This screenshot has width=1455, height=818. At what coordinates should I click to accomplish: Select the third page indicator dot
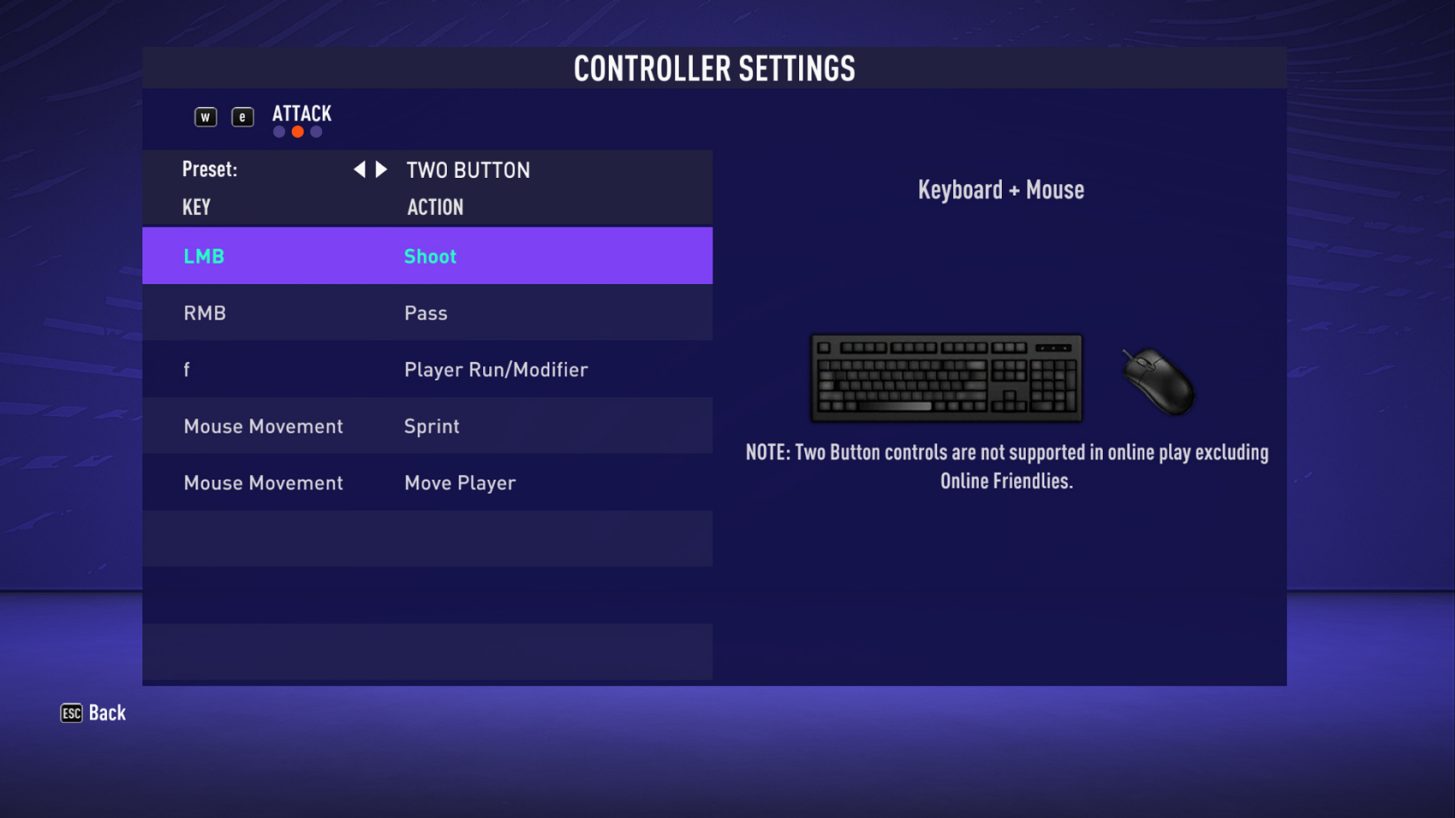(x=316, y=131)
